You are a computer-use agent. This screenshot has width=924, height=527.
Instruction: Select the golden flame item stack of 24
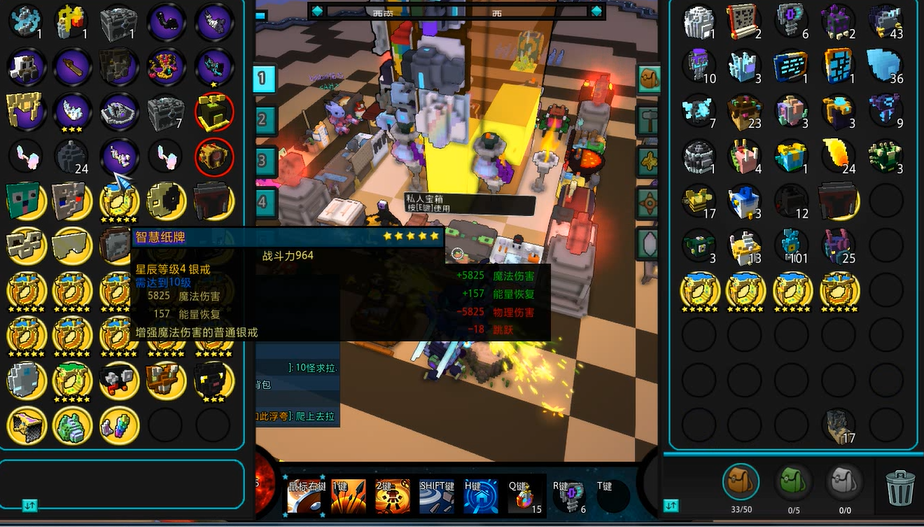tap(838, 156)
